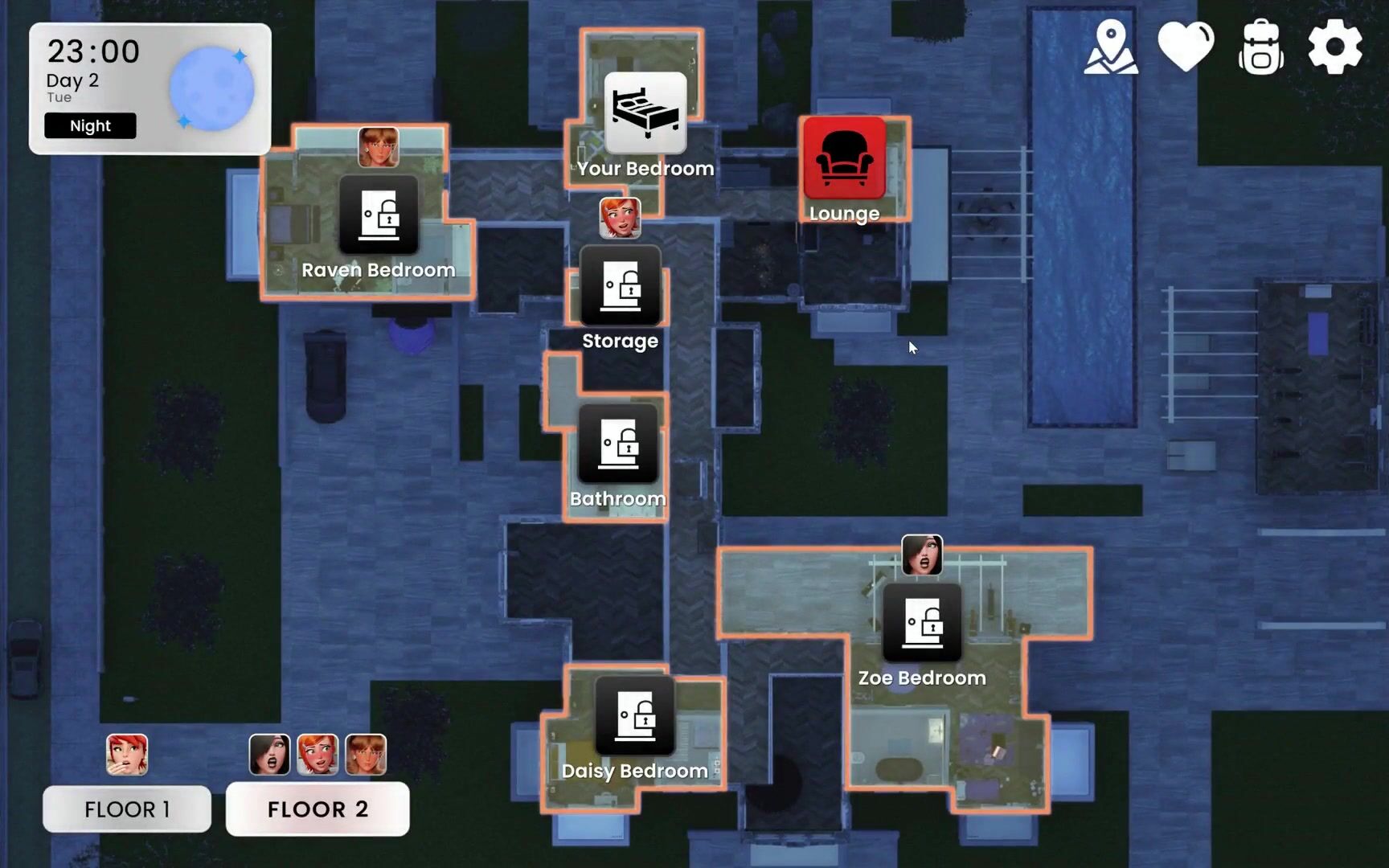
Task: Open the map marker icon
Action: 1111,48
